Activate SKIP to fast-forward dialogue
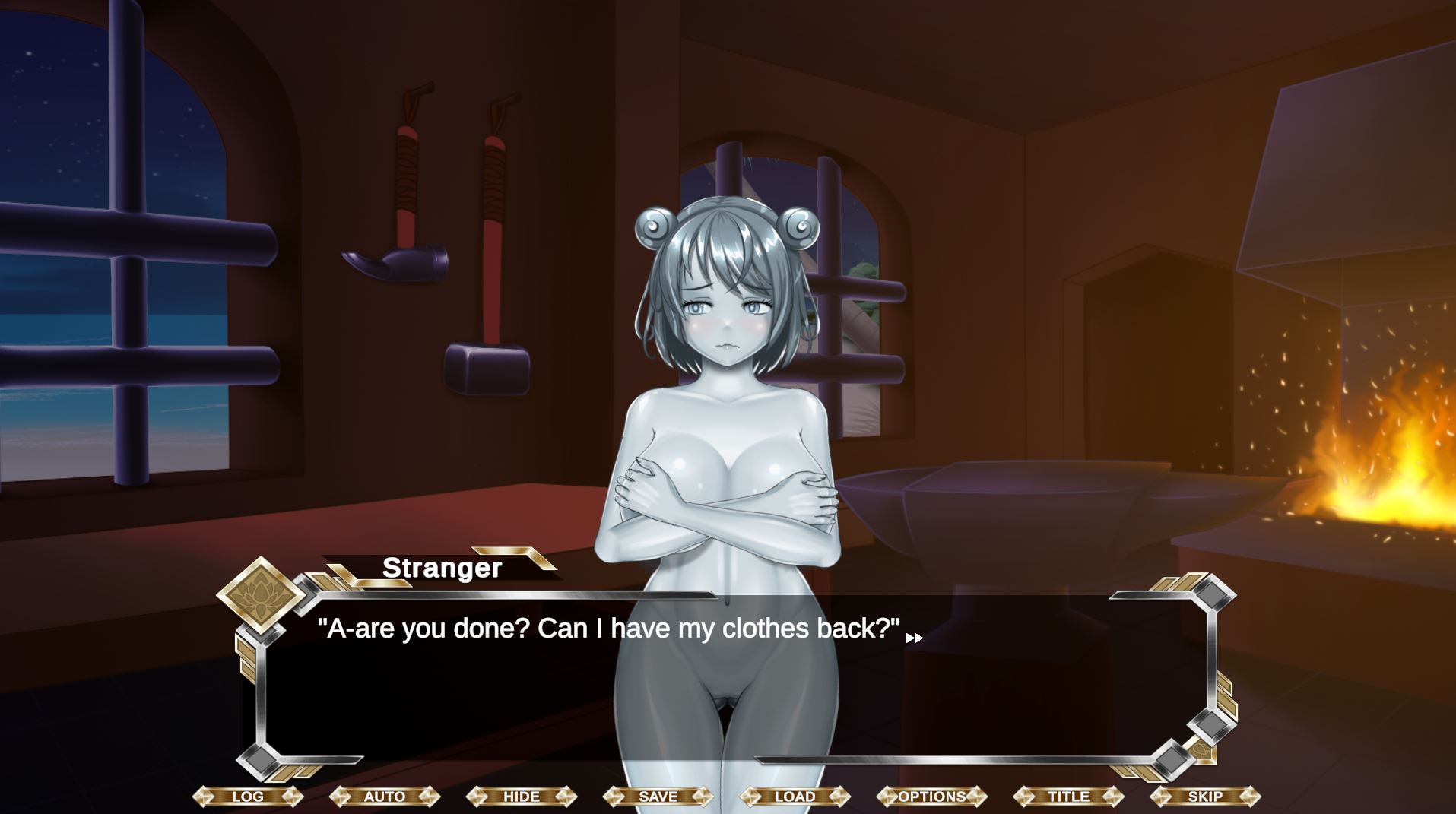The image size is (1456, 814). point(1206,797)
